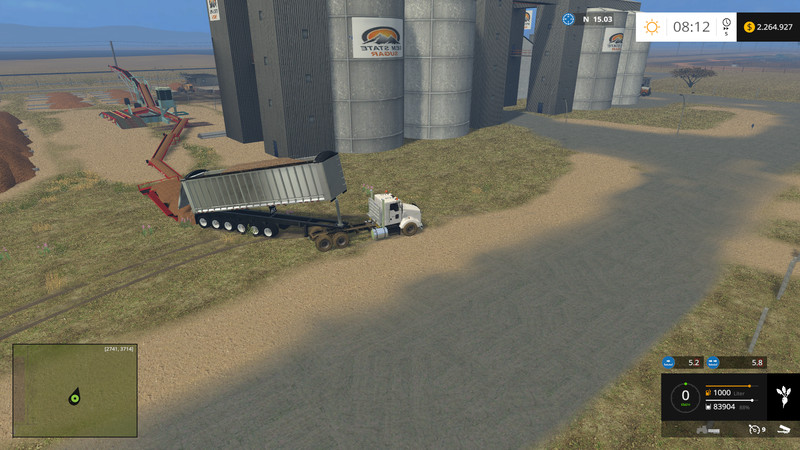800x450 pixels.
Task: Open the minimap showing player position
Action: coord(75,390)
